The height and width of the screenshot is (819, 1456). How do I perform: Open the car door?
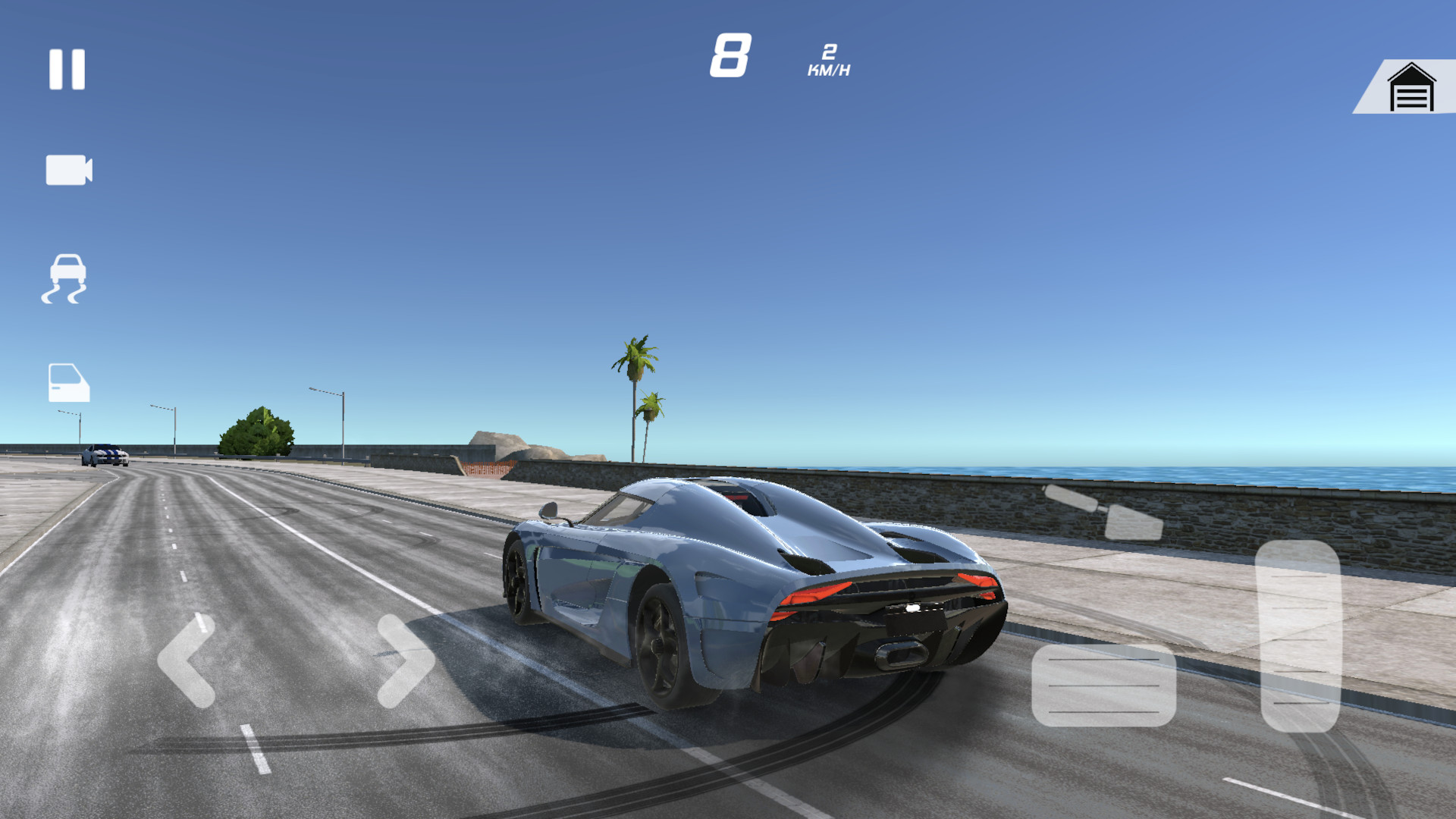[68, 382]
